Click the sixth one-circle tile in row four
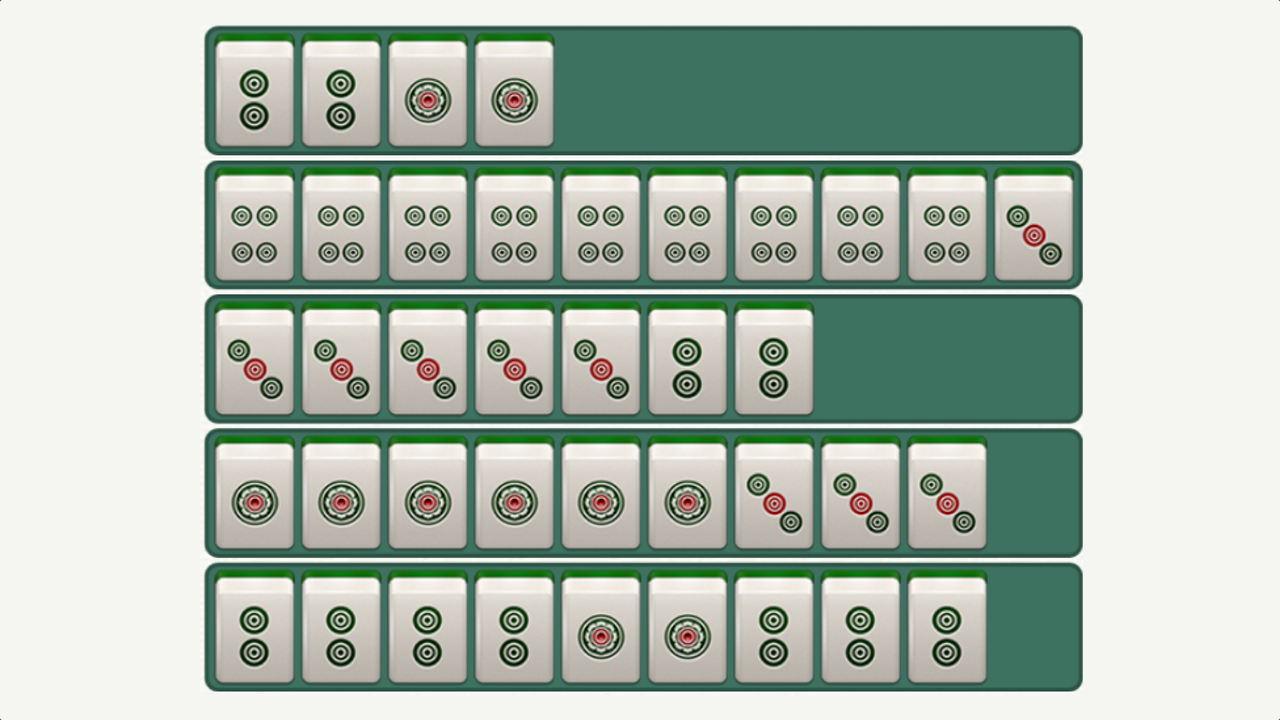The image size is (1280, 720). [x=687, y=497]
